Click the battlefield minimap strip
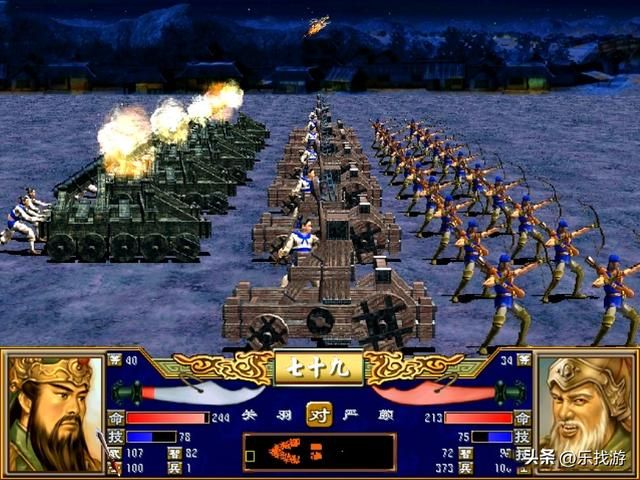The image size is (640, 480). point(318,452)
